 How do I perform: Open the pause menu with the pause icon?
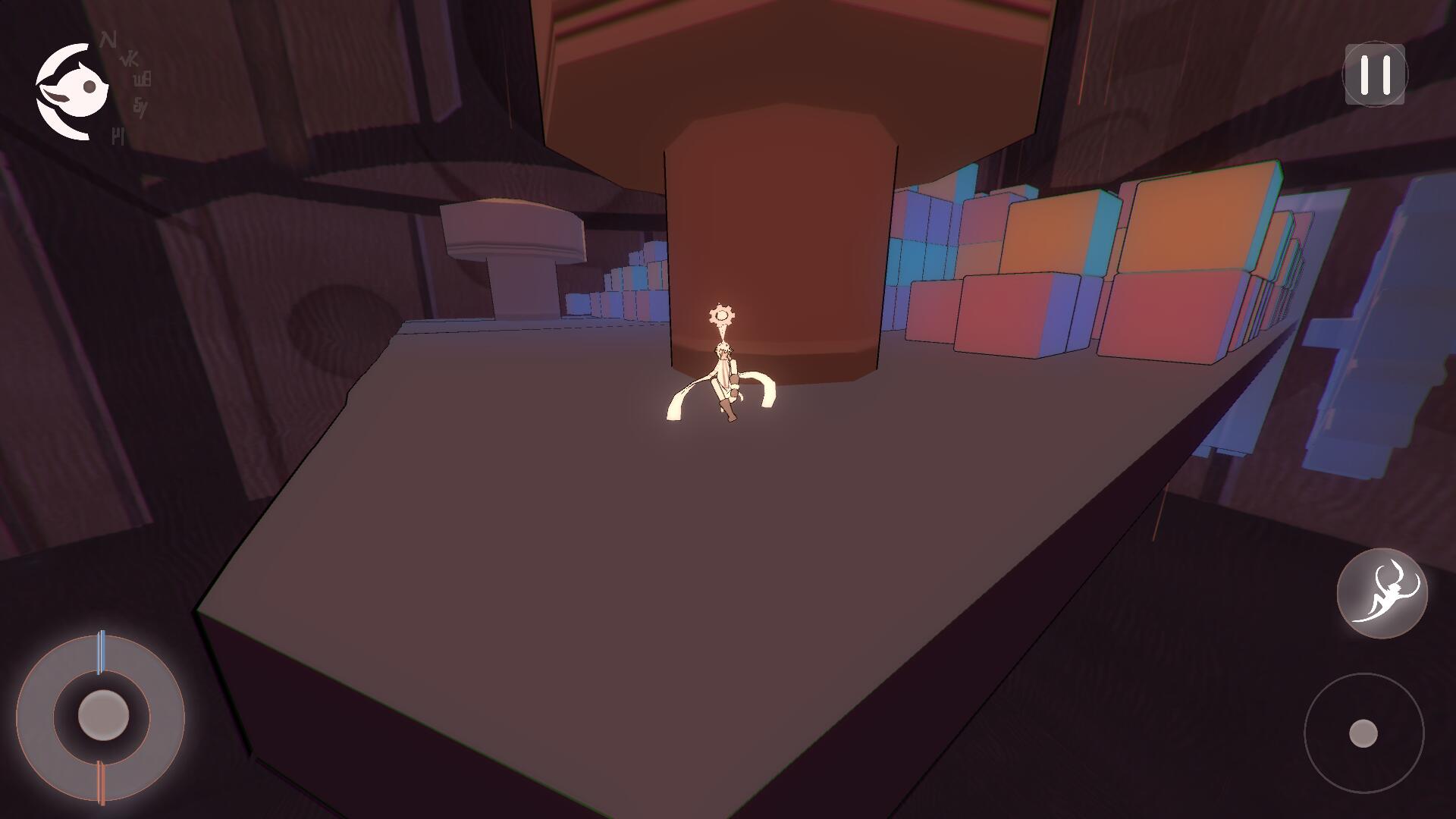coord(1375,74)
